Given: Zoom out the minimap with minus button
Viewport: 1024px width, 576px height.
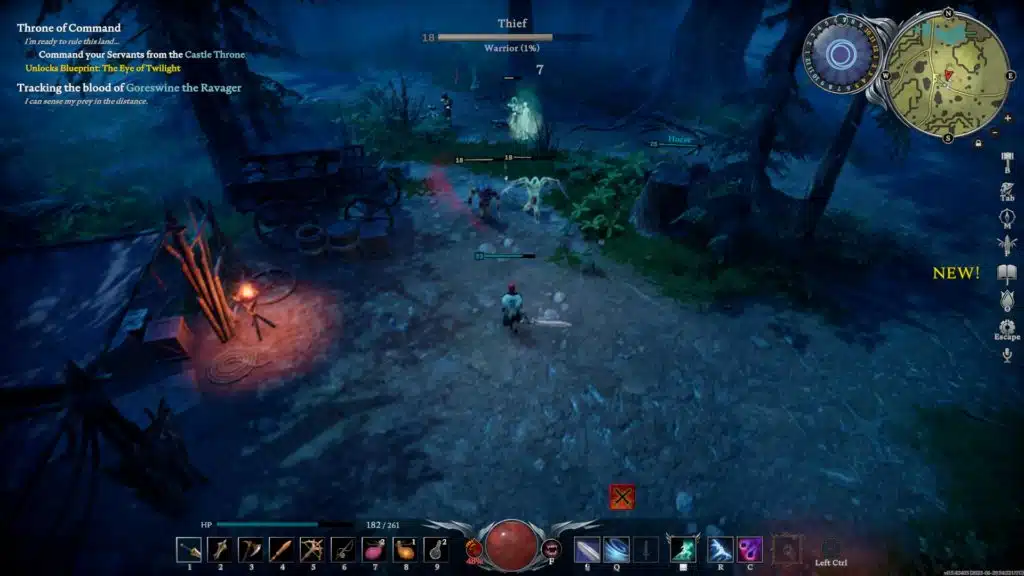Looking at the screenshot, I should 994,132.
